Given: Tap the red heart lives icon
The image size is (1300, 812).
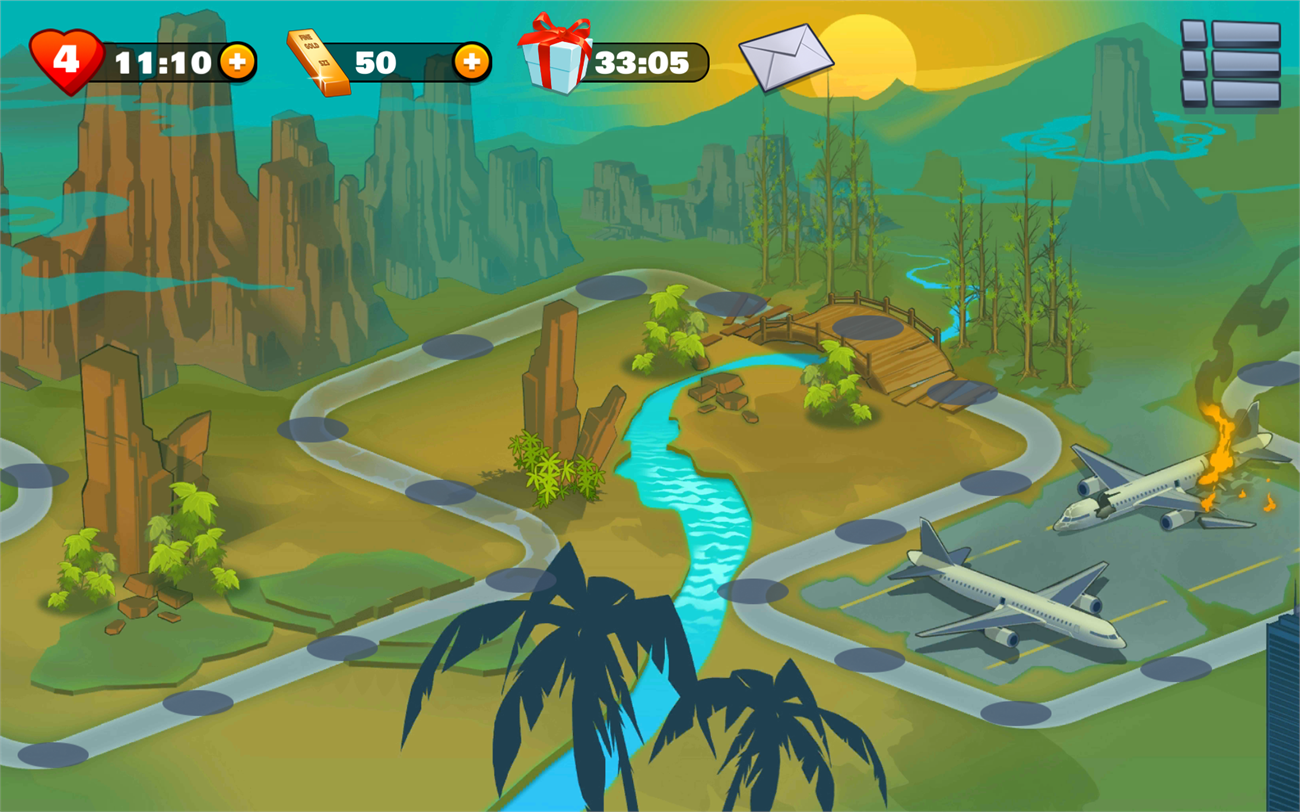Looking at the screenshot, I should [66, 61].
